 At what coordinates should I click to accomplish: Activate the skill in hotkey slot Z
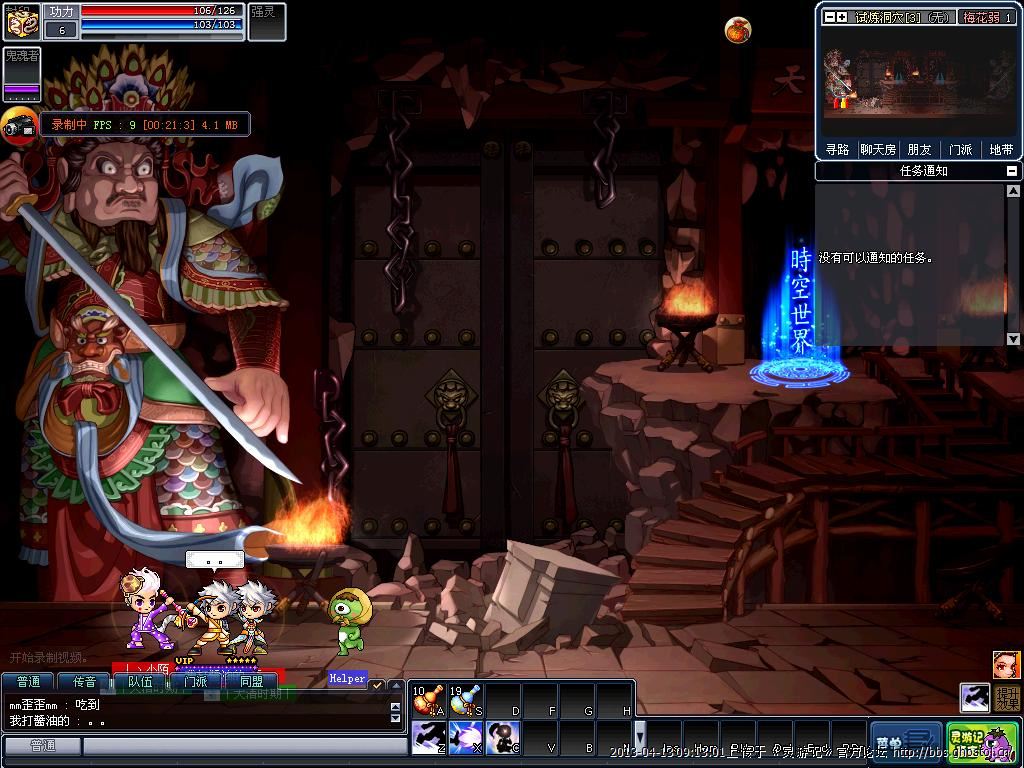click(x=428, y=738)
